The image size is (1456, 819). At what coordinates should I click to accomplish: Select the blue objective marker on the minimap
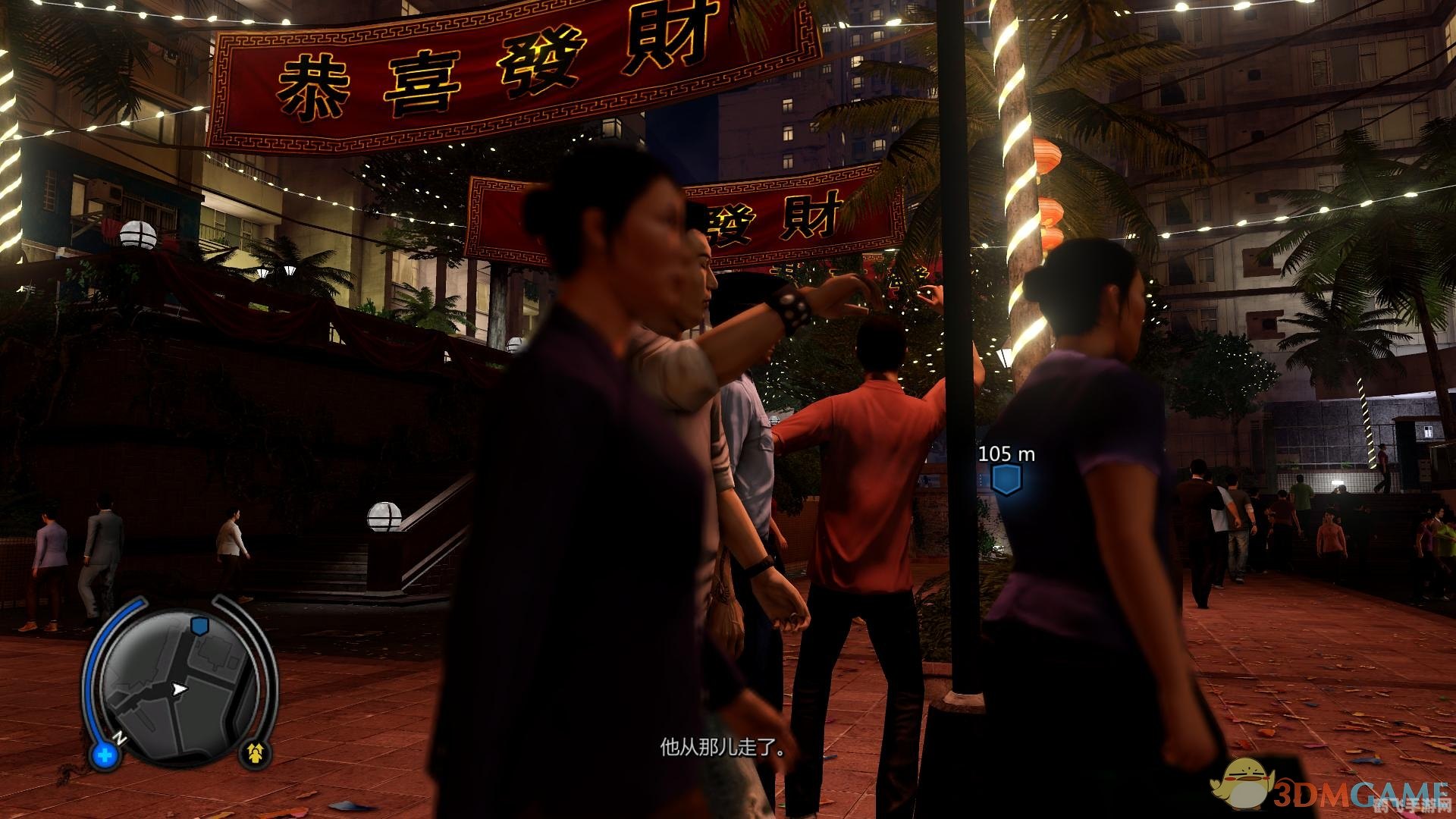click(199, 625)
